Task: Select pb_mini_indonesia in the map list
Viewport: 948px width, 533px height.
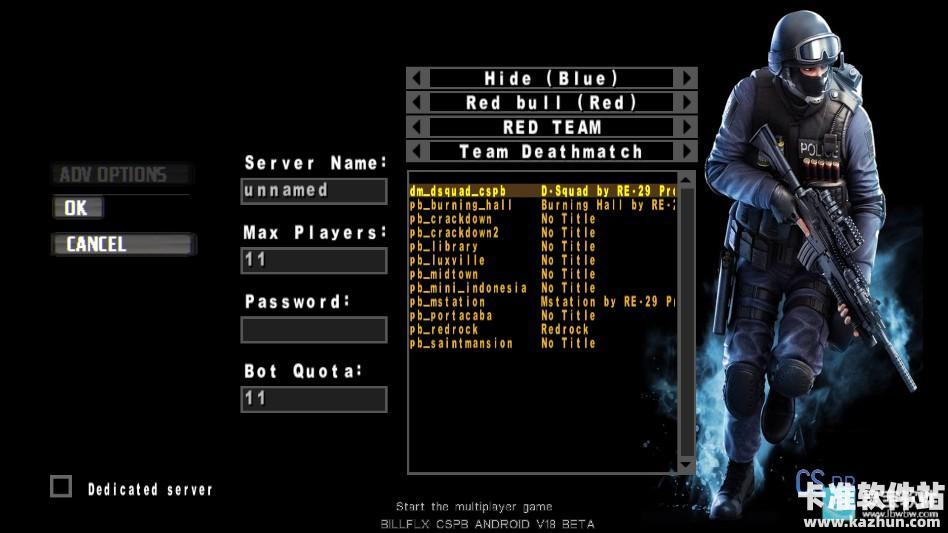Action: pos(468,288)
